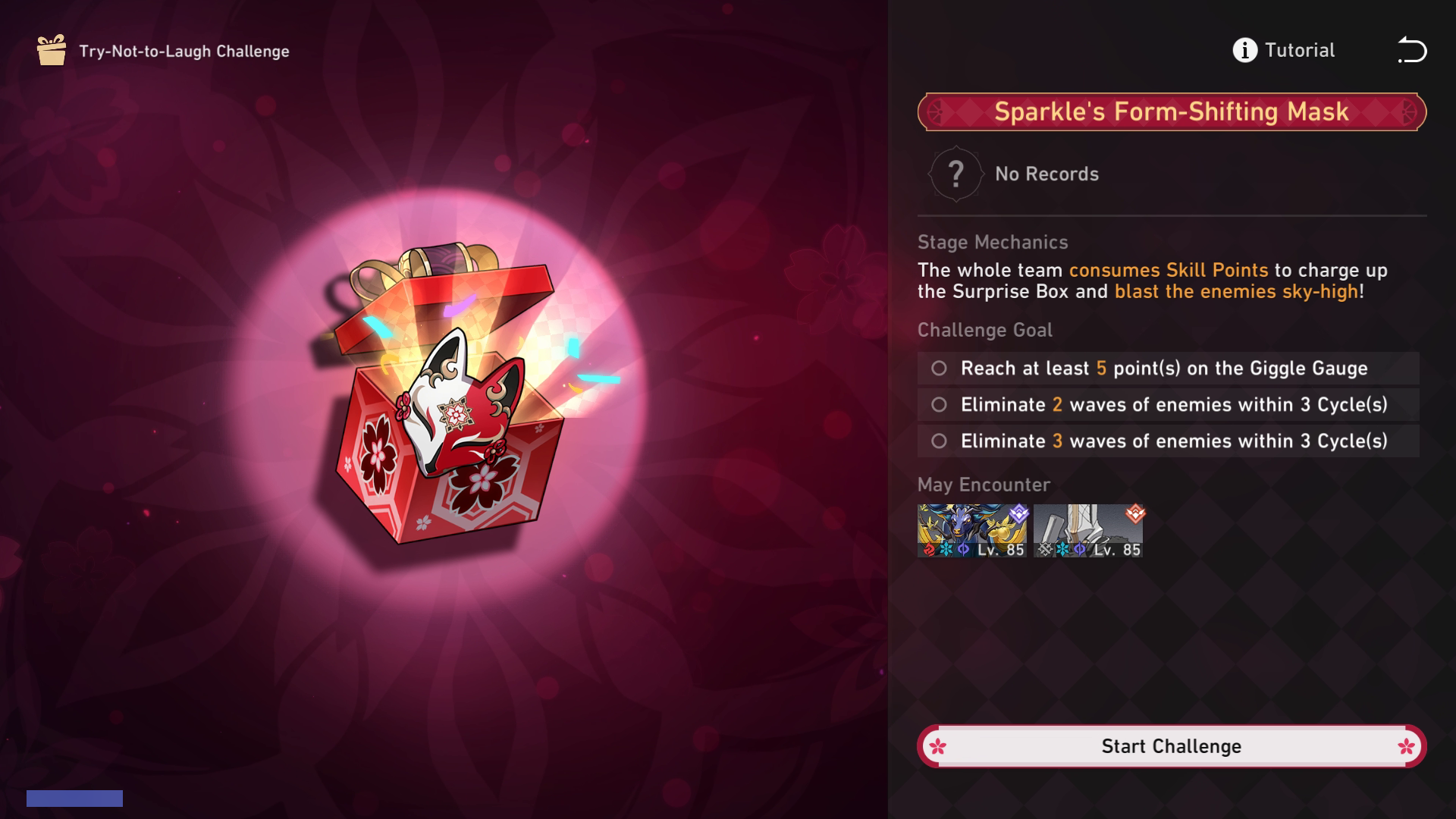
Task: Mark the 'Eliminate 3 waves' challenge goal circle
Action: [940, 440]
